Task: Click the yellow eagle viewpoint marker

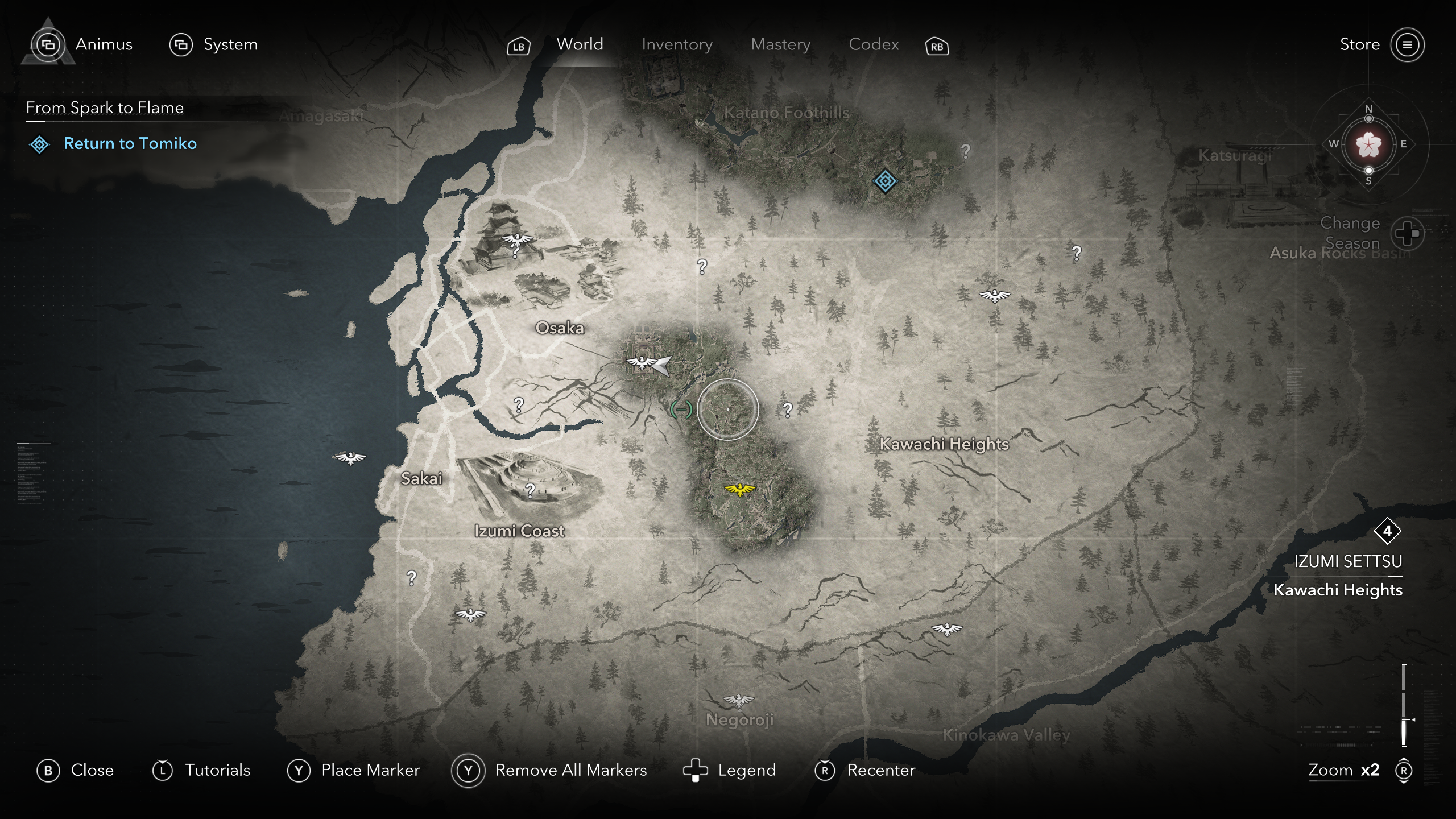Action: click(739, 489)
